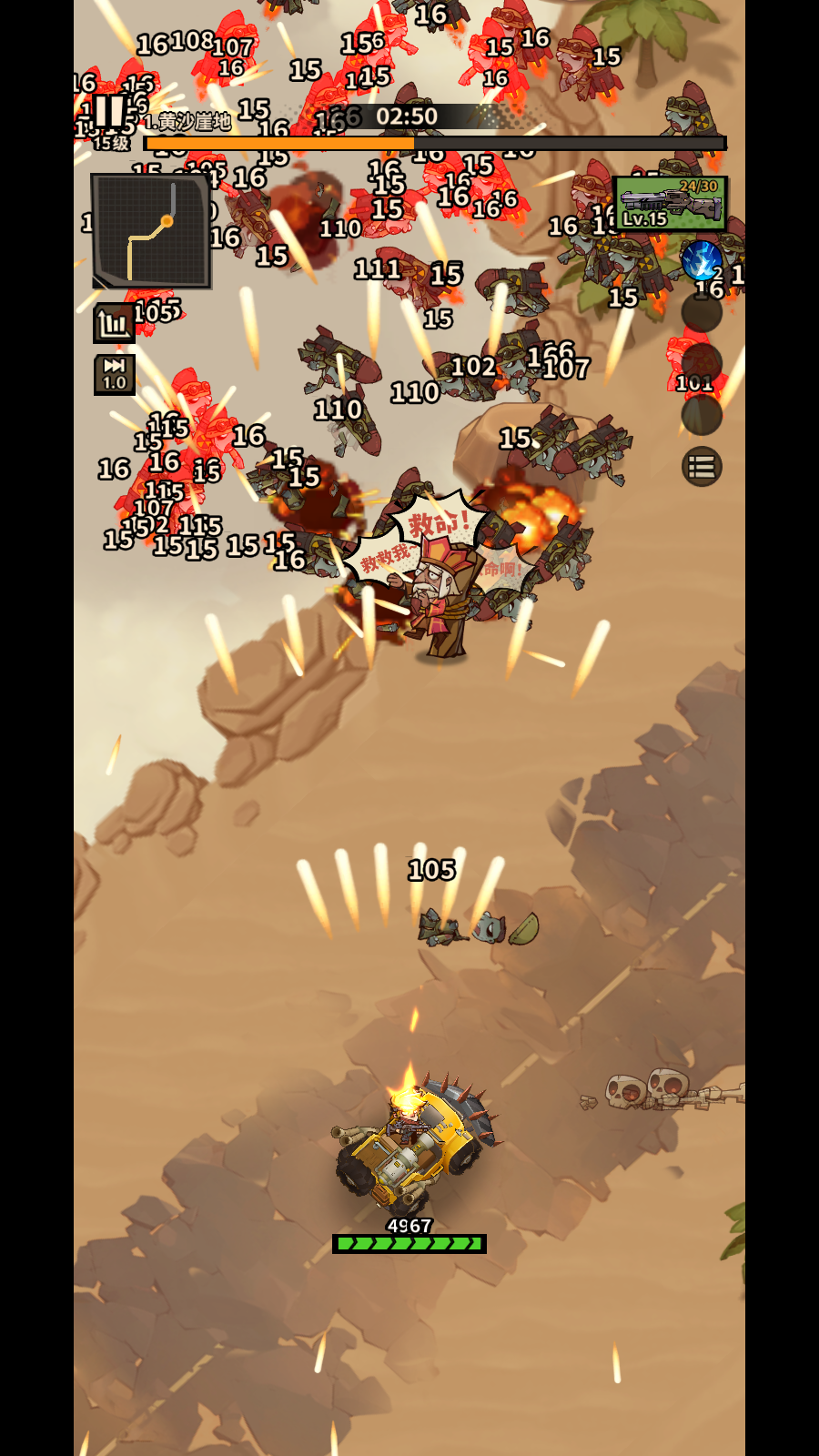
Task: Select the Lv.15 shotgun weapon card
Action: [x=670, y=203]
